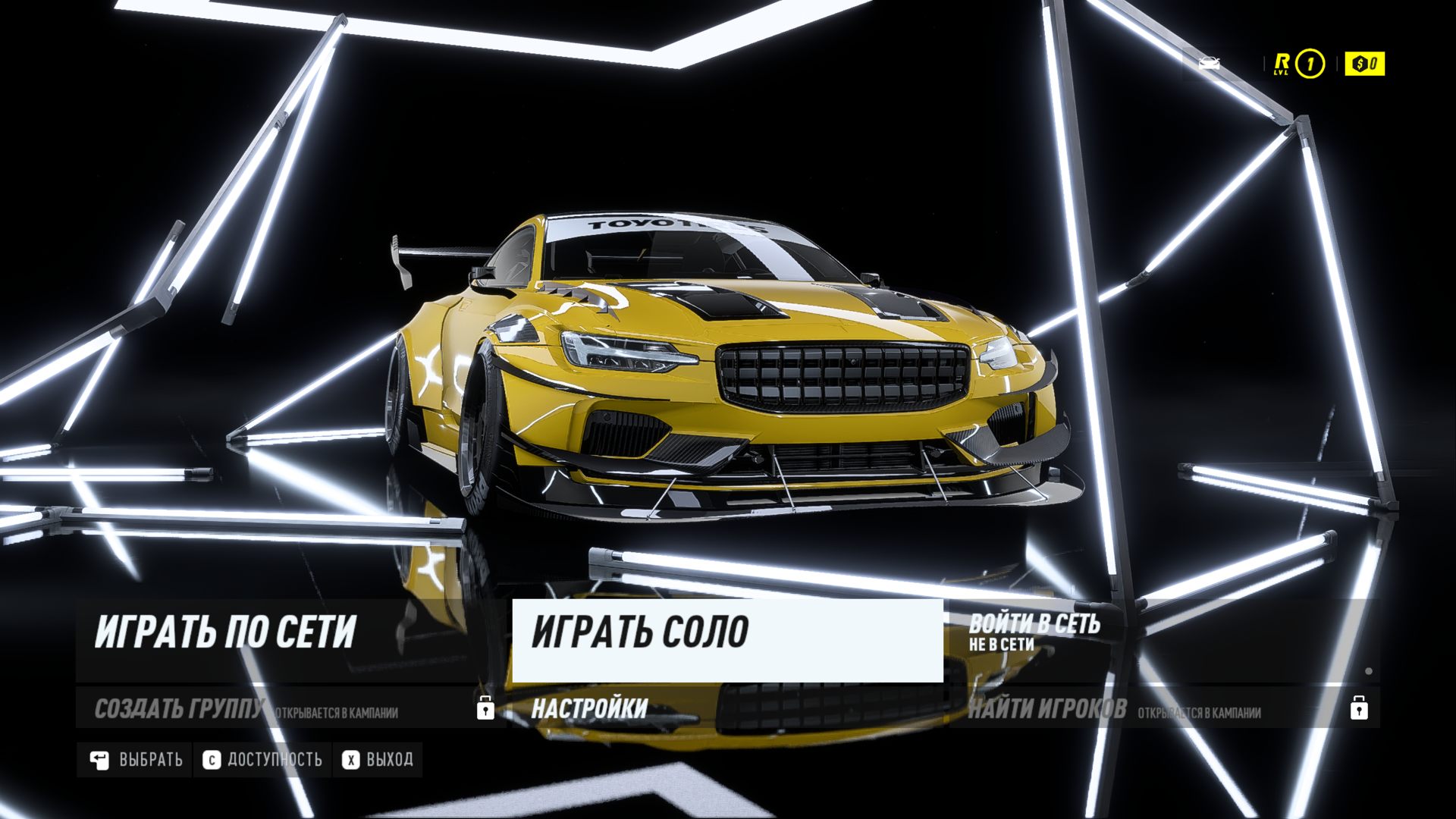Open the НАСТРОЙКИ settings entry
The image size is (1456, 819).
(x=589, y=708)
